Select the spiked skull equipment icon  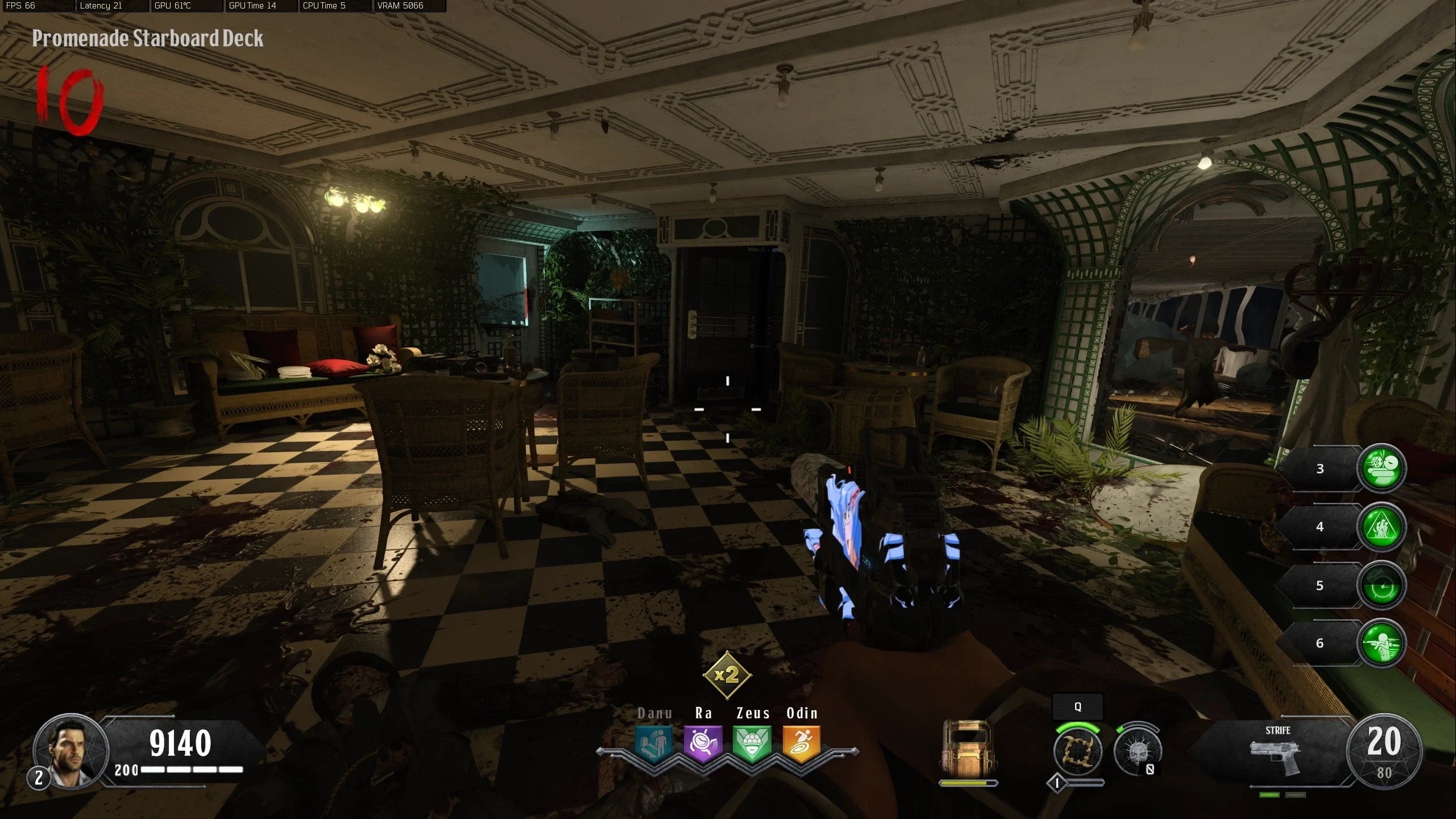coord(1138,751)
